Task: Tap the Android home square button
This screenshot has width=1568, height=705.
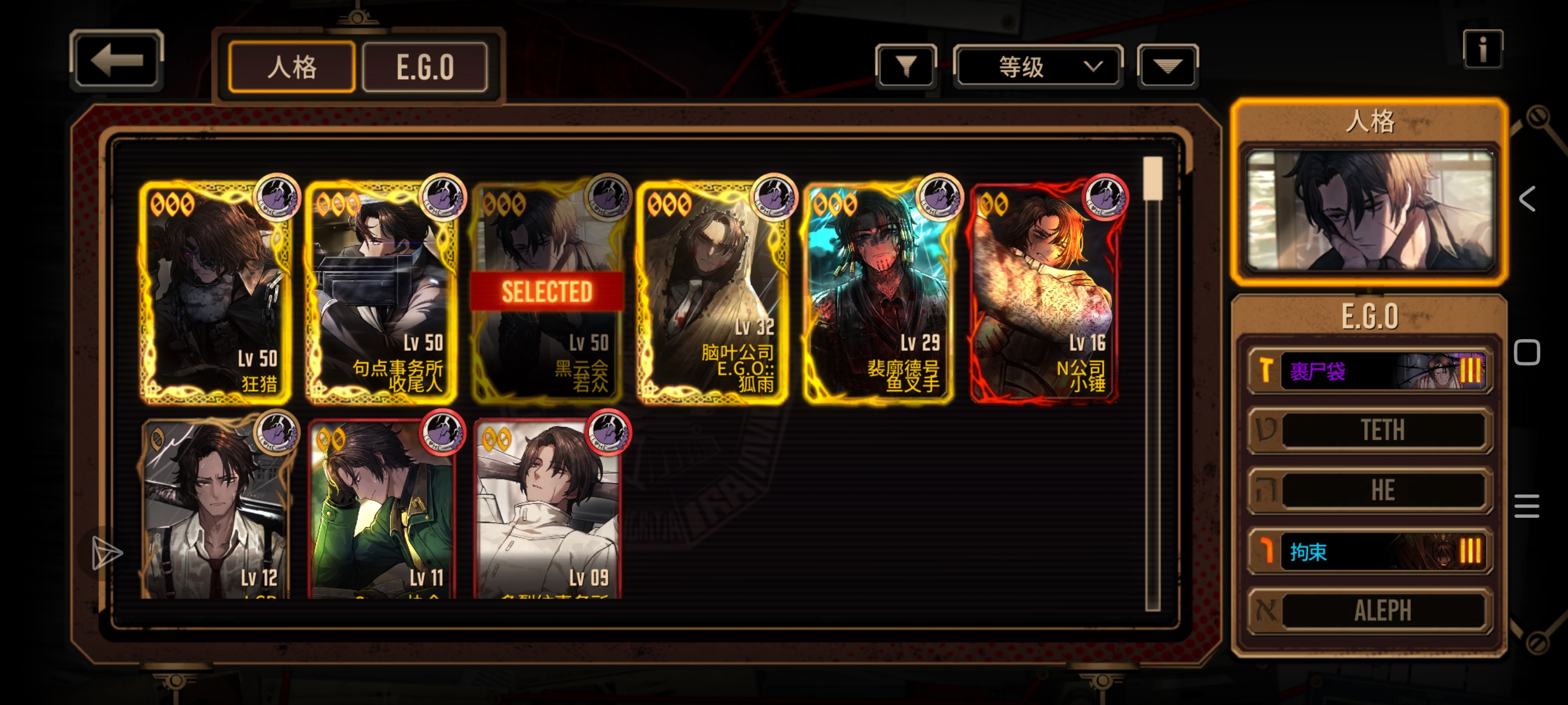Action: 1526,353
